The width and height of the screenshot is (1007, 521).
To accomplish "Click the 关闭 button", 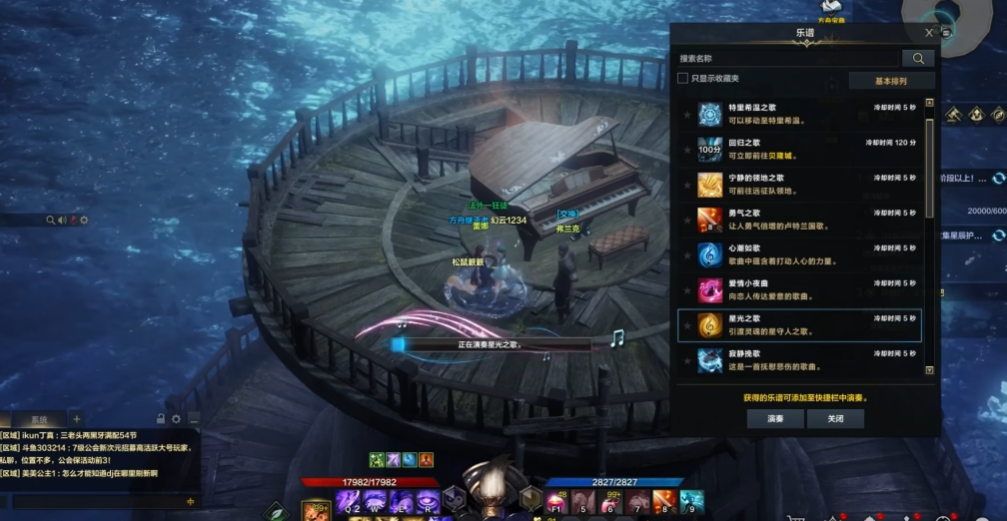I will tap(835, 419).
